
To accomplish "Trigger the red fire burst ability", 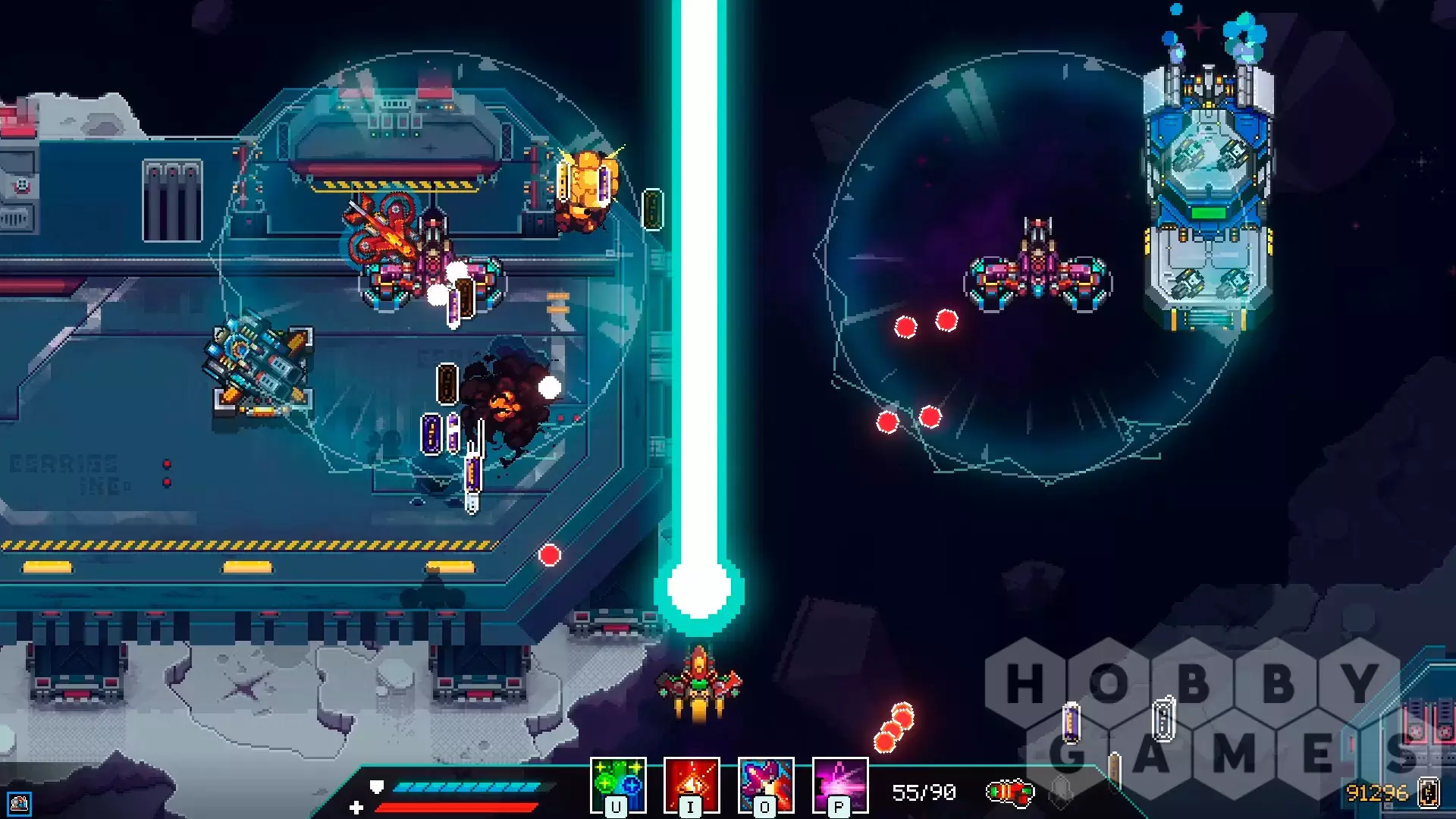I will 692,784.
